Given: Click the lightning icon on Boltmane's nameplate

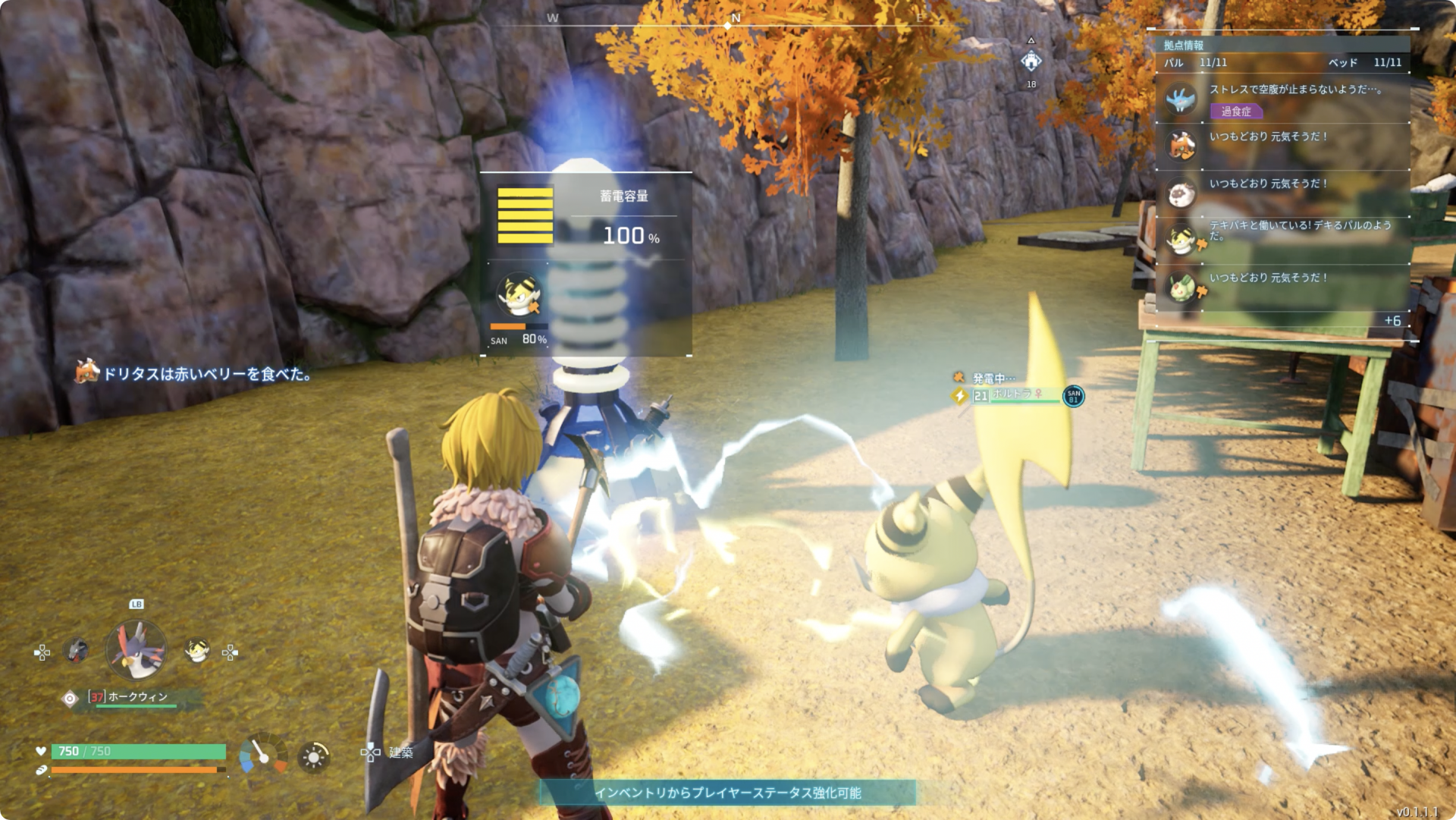Looking at the screenshot, I should pyautogui.click(x=959, y=397).
